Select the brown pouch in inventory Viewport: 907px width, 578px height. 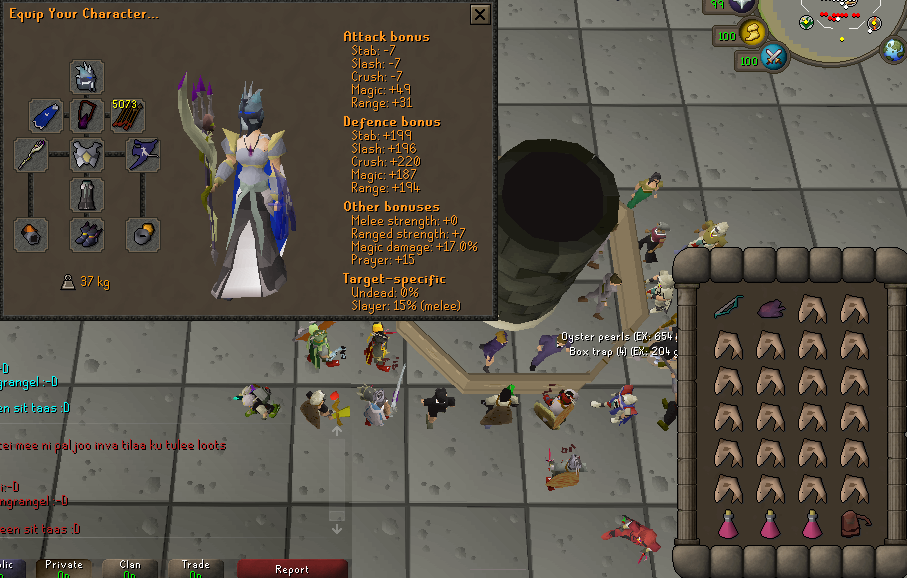(853, 523)
